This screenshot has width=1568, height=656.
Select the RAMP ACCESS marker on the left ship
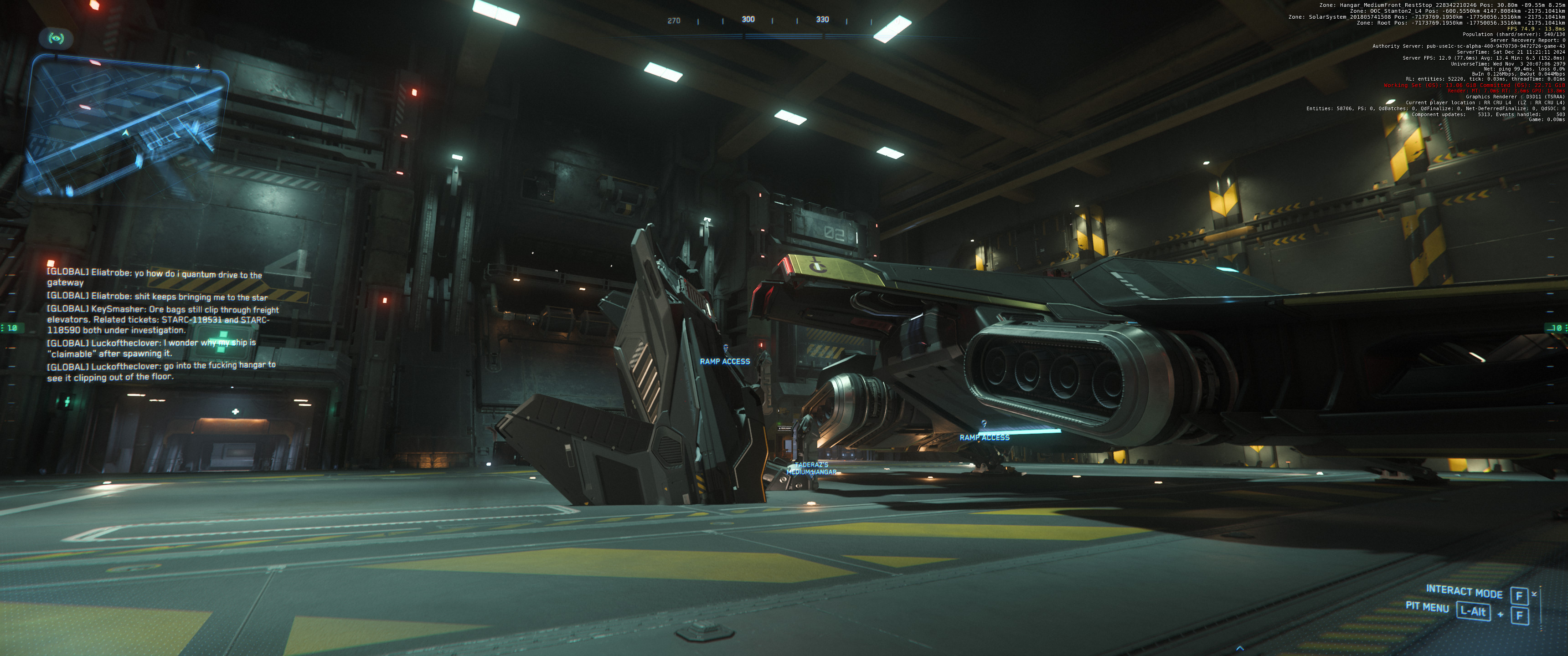(724, 361)
